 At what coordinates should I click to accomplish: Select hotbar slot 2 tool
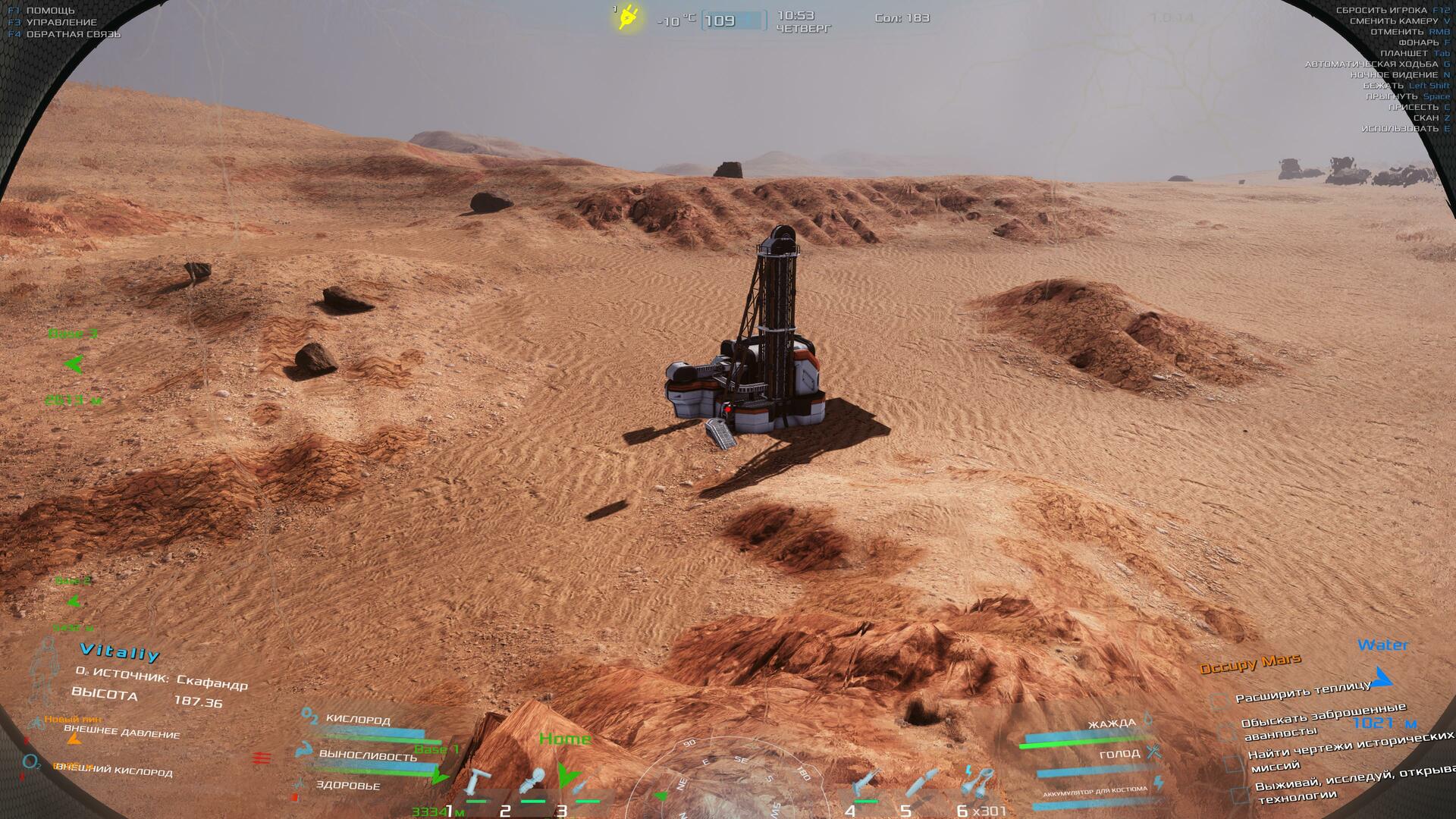click(x=534, y=784)
